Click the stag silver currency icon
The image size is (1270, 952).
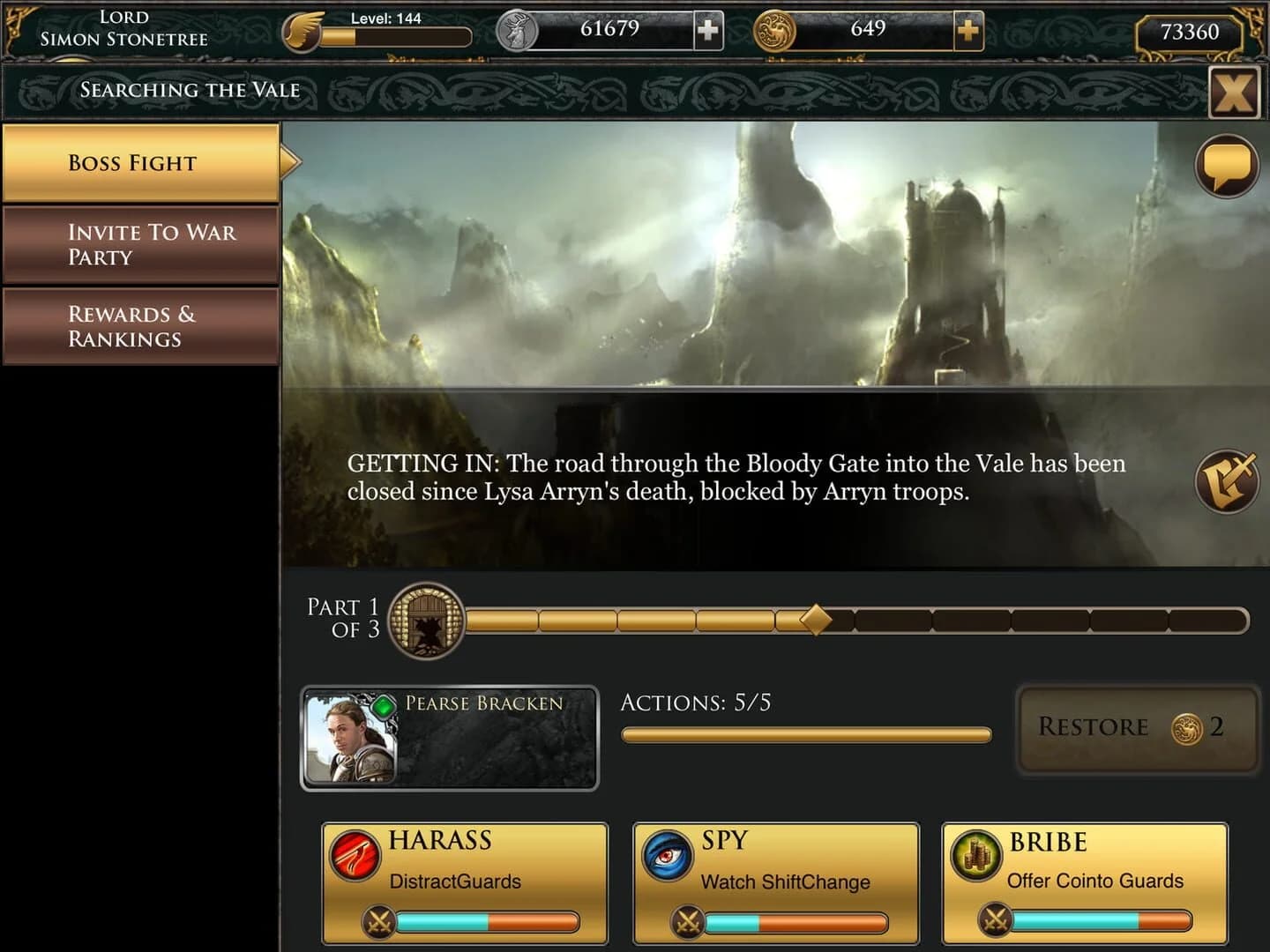(517, 30)
